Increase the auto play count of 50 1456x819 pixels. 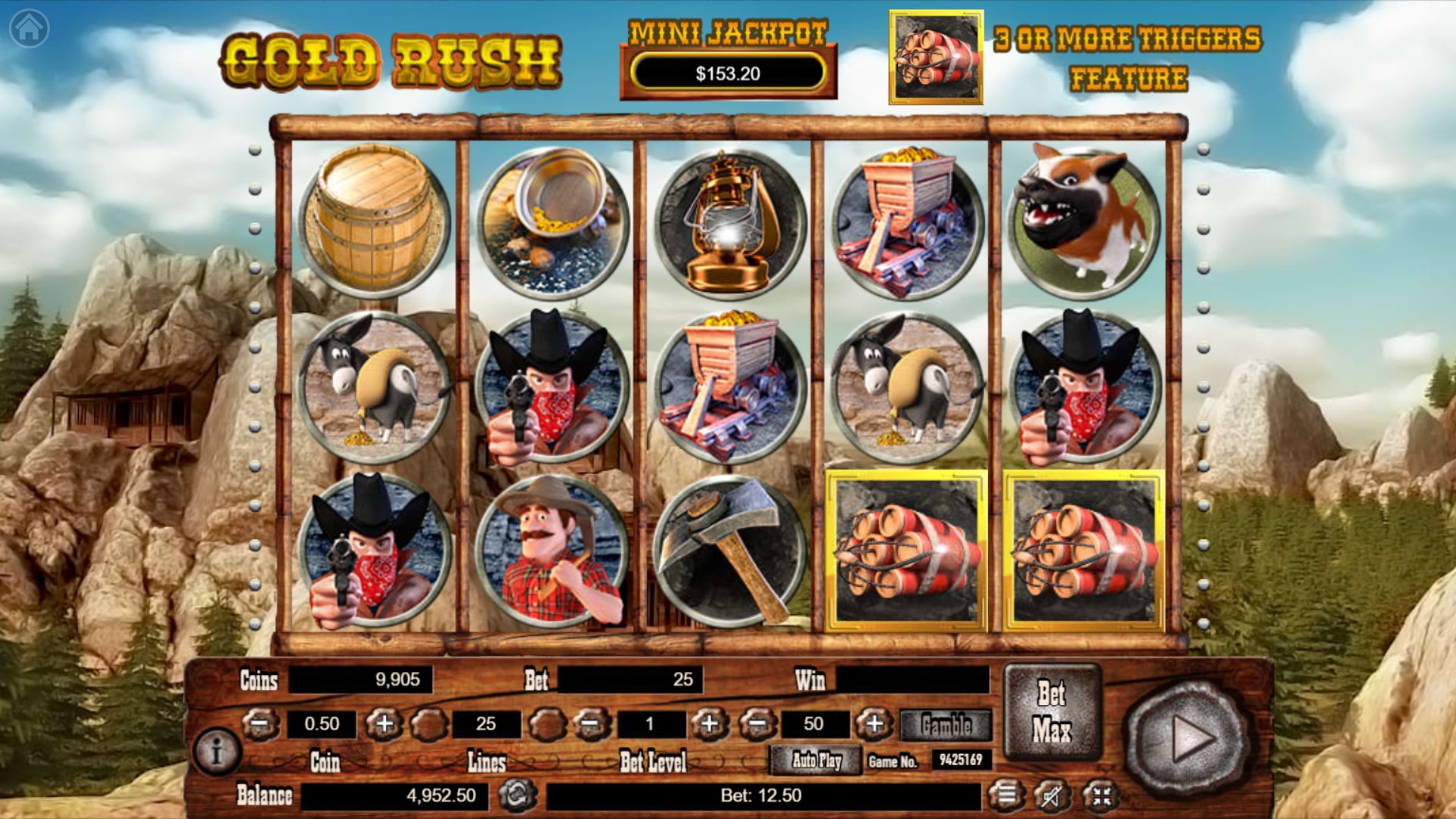874,724
